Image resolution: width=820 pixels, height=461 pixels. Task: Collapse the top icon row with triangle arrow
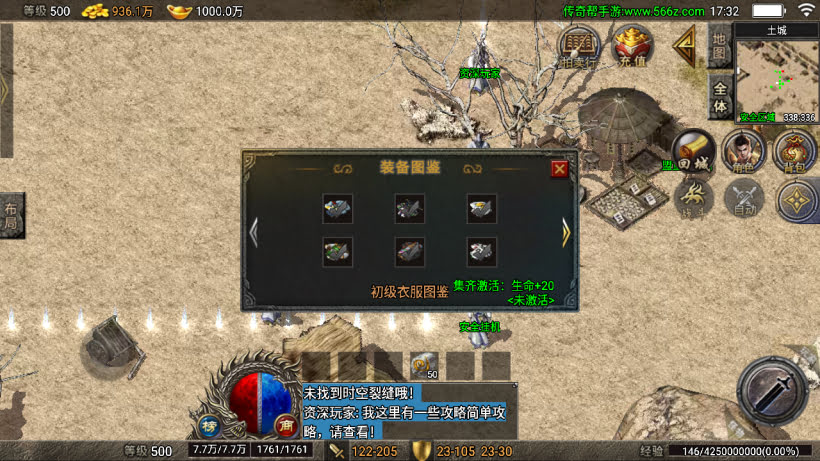[x=685, y=45]
